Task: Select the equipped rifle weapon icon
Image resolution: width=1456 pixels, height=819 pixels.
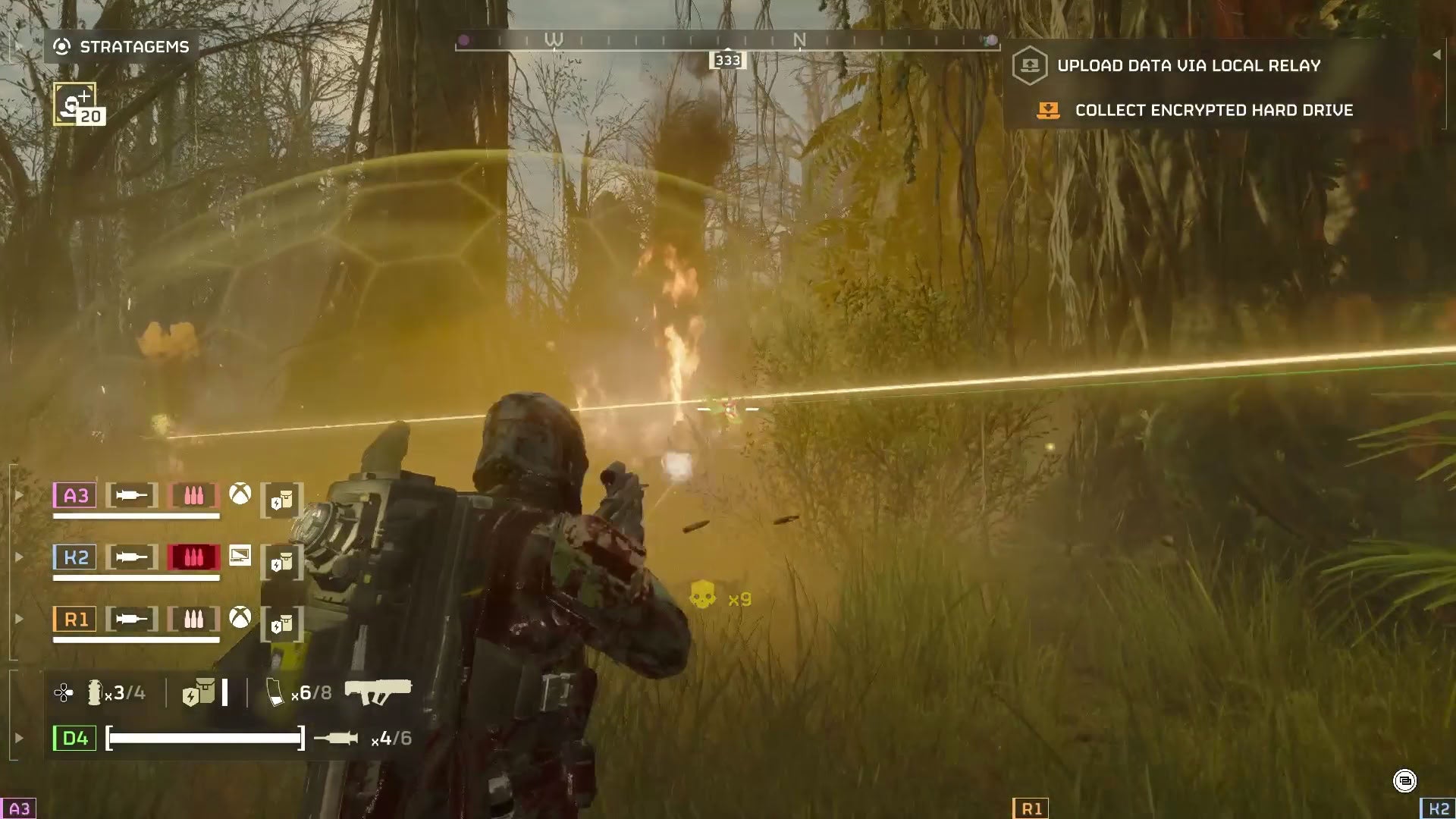Action: 378,692
